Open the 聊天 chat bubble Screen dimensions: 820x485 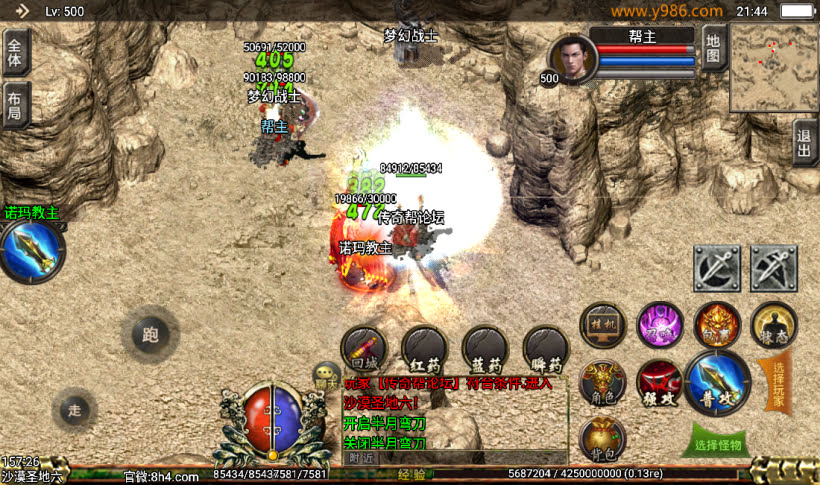click(x=326, y=375)
